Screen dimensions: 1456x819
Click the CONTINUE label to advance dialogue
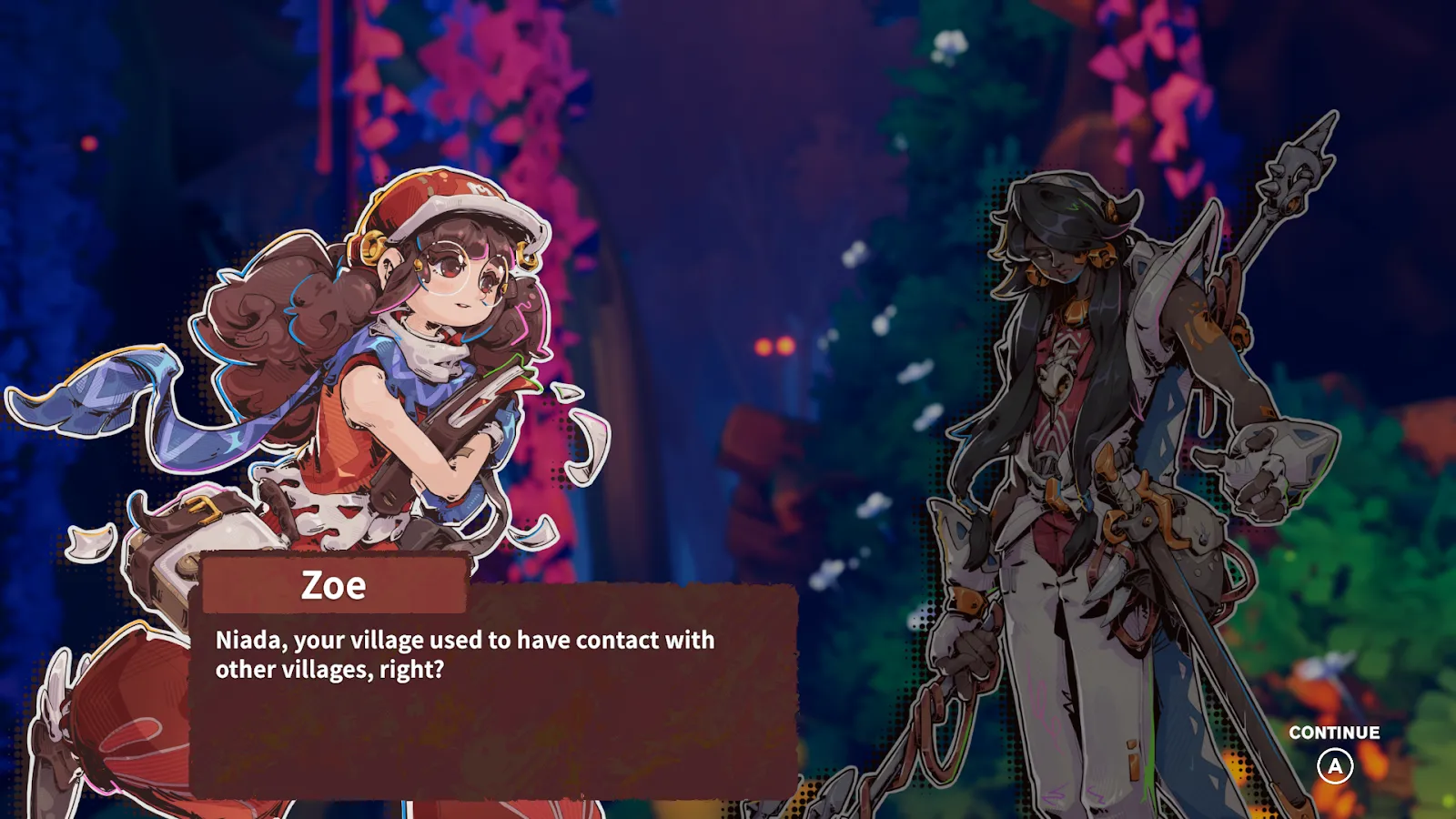(1334, 733)
